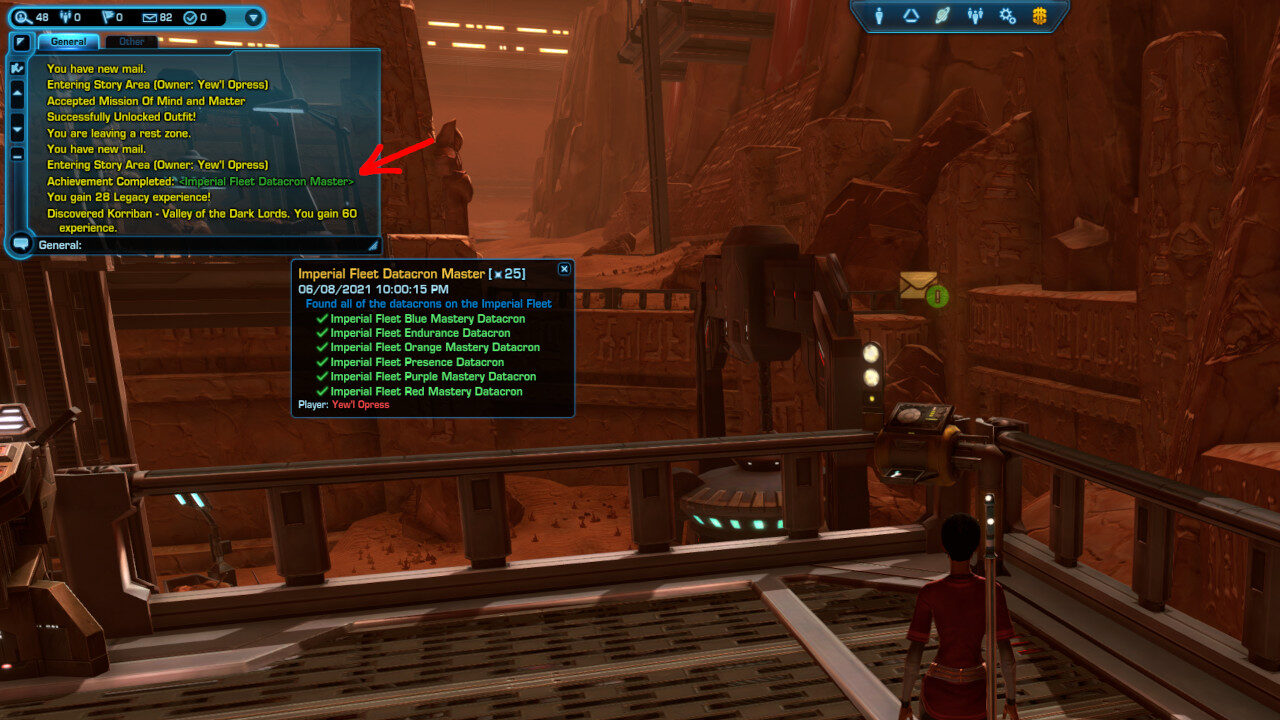Open the gold Cartel Market icon
The width and height of the screenshot is (1280, 720).
click(x=1040, y=16)
